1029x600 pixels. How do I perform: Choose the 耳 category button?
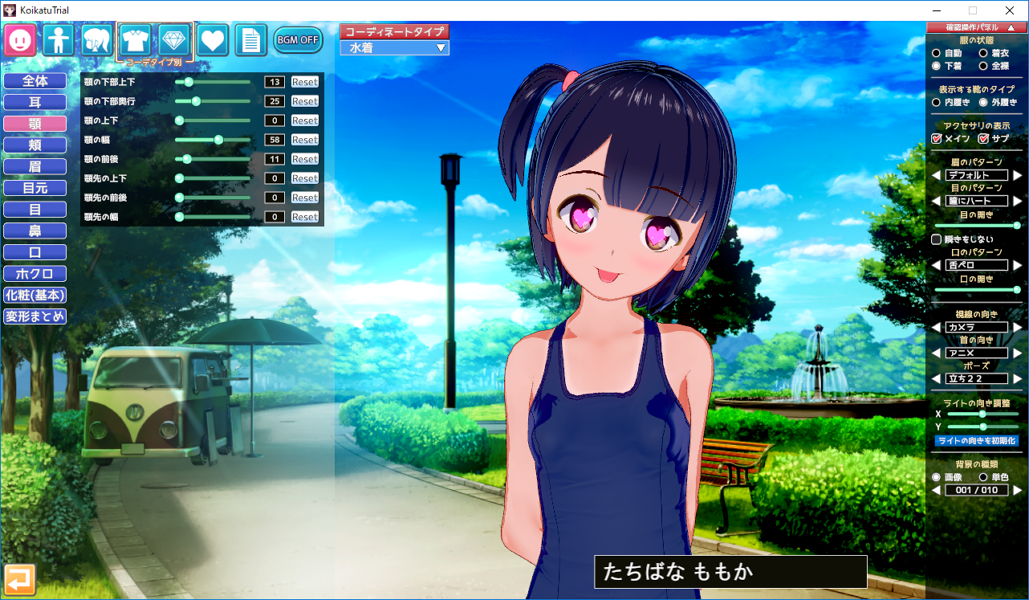click(x=35, y=102)
